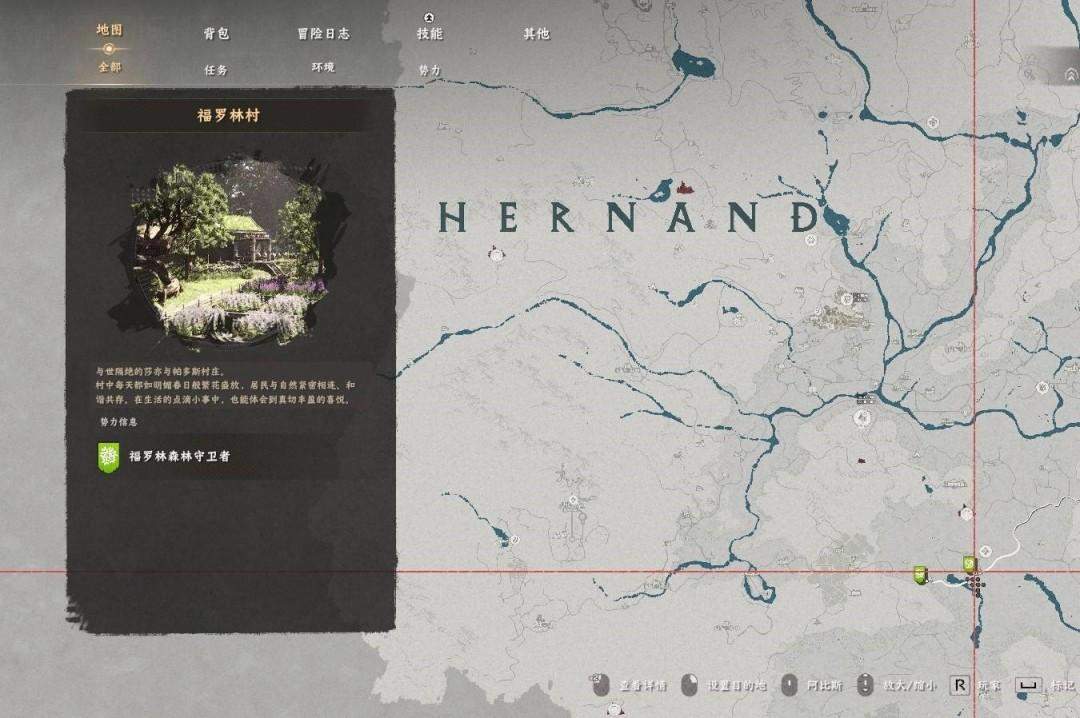Select the 技能 (Skills) tab
Screen dimensions: 1080x718
coord(430,33)
